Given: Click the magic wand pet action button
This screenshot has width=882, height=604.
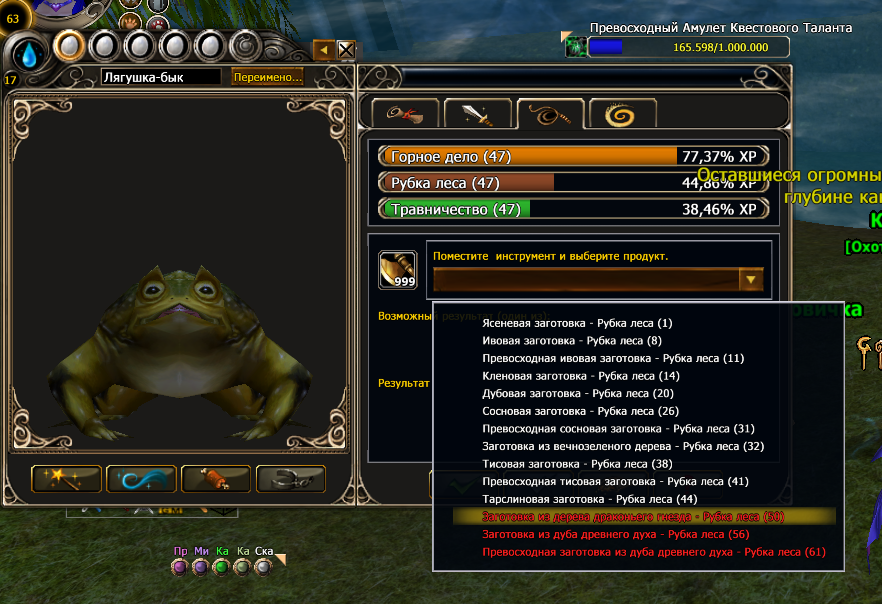Looking at the screenshot, I should click(x=67, y=479).
